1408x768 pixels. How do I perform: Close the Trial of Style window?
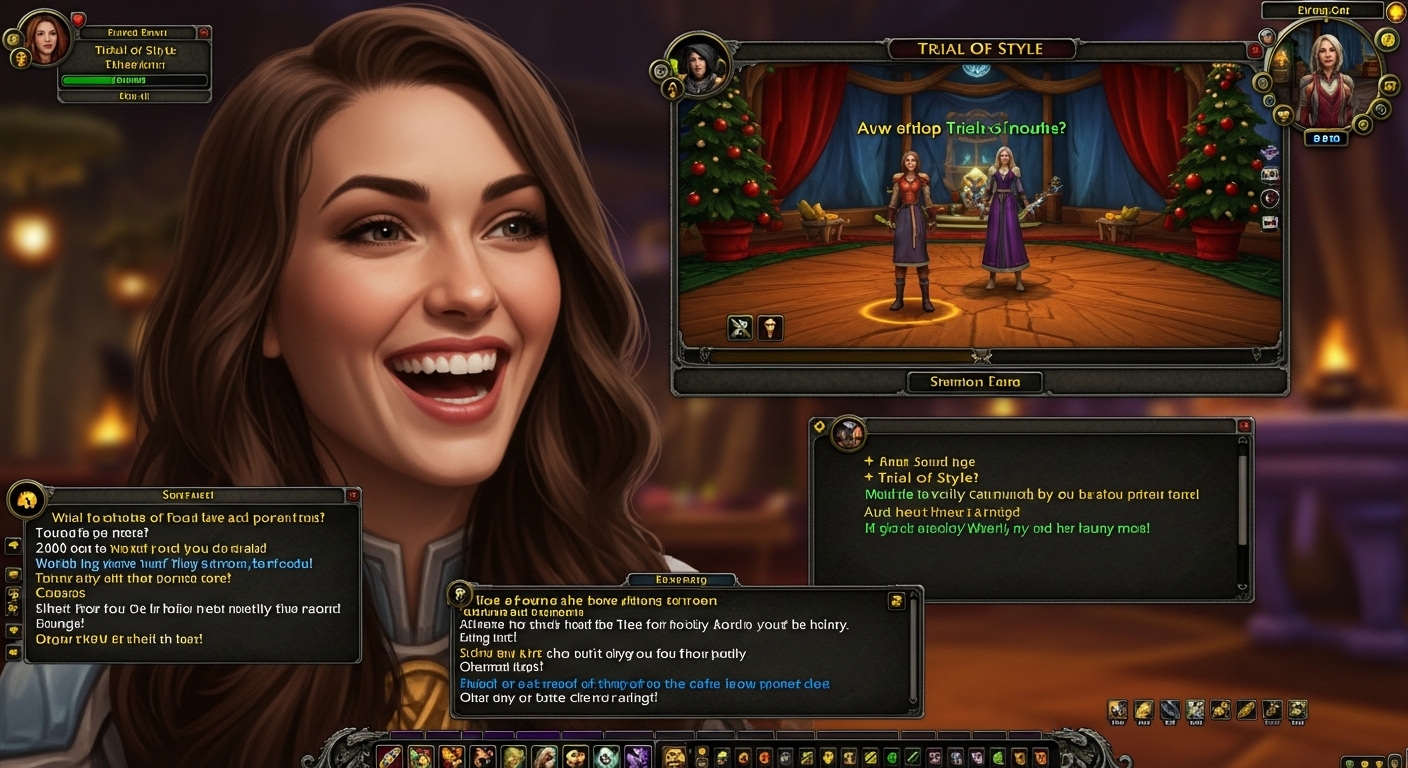pos(1255,50)
